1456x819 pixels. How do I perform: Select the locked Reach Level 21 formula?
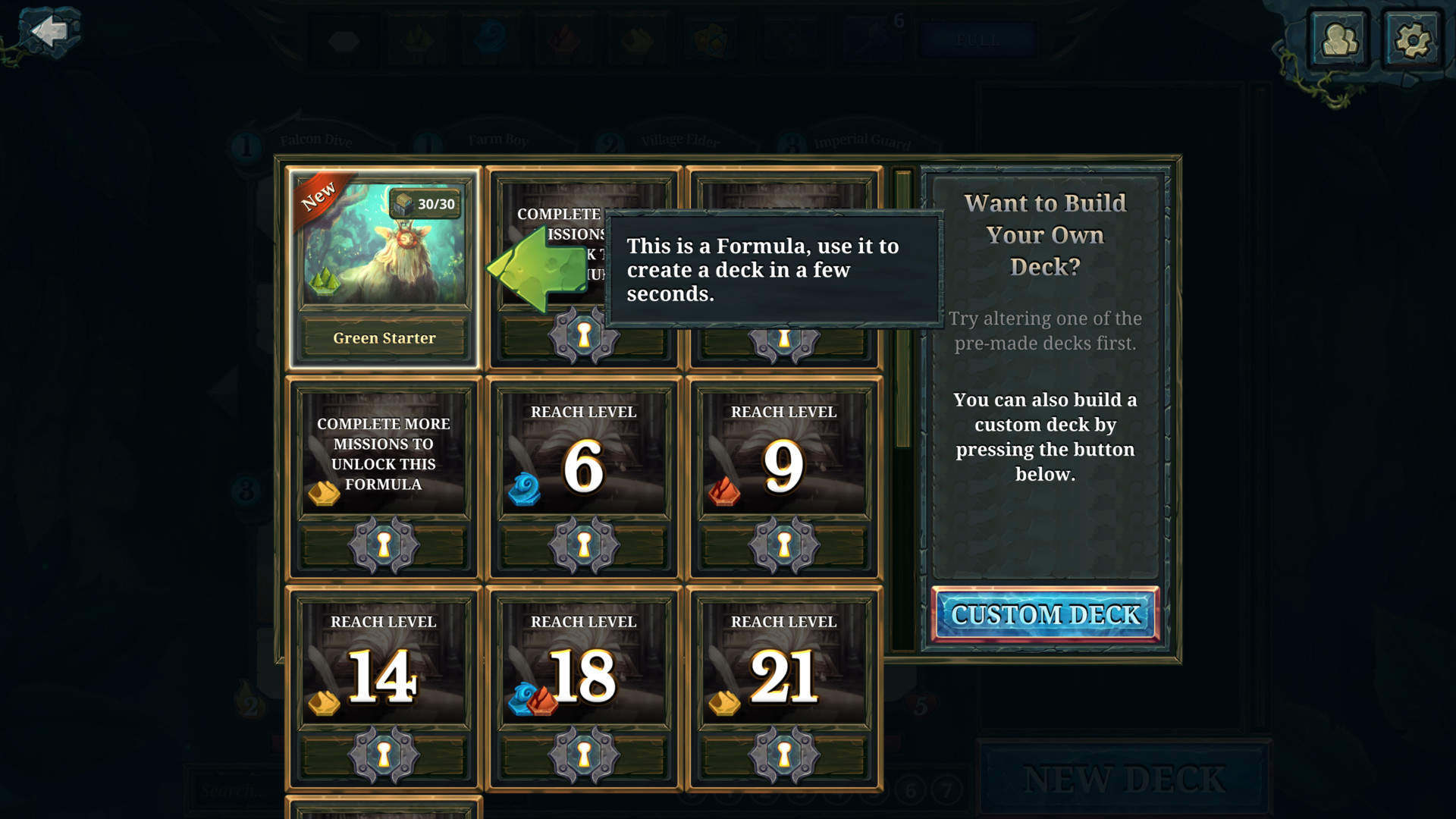[x=784, y=688]
